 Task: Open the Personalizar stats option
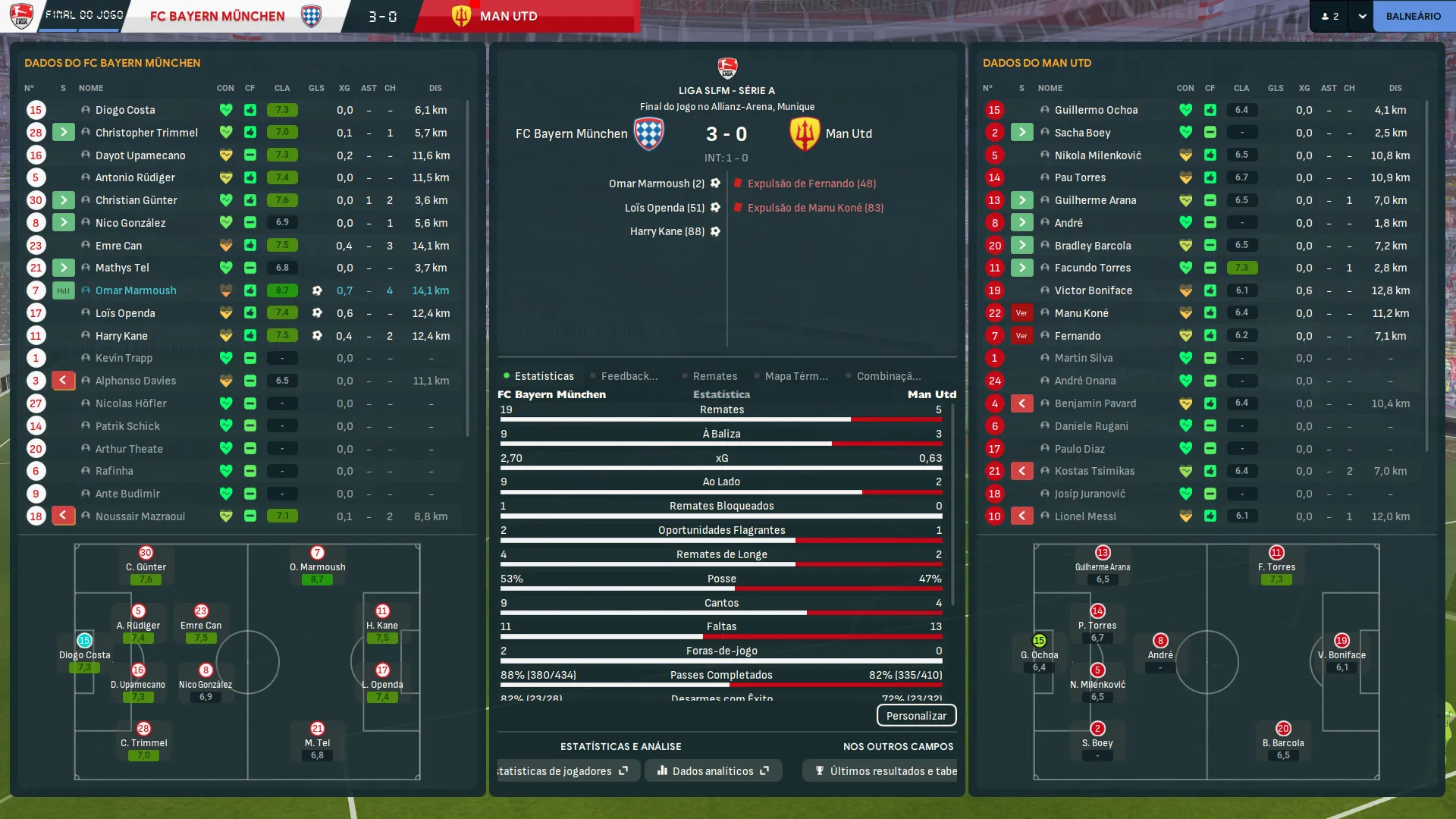[x=916, y=715]
